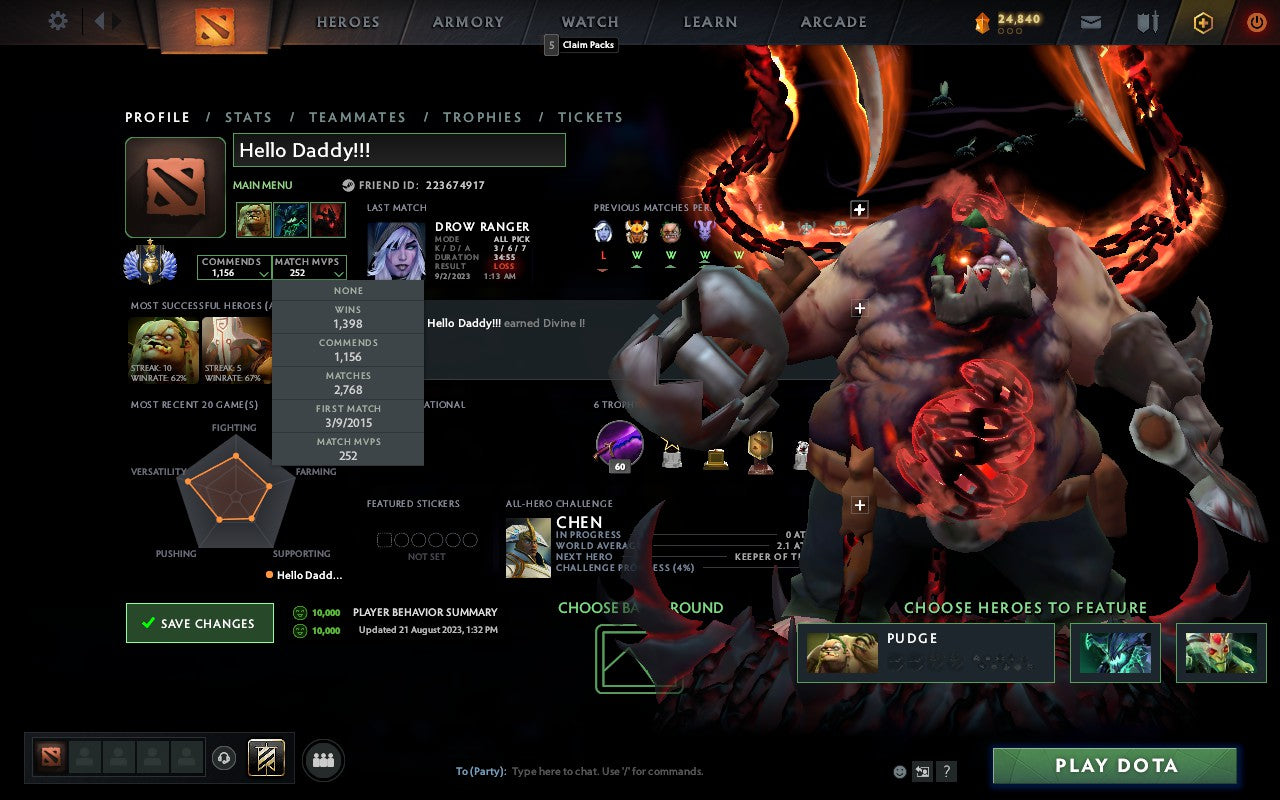Open the WATCH menu
Image resolution: width=1280 pixels, height=800 pixels.
589,21
